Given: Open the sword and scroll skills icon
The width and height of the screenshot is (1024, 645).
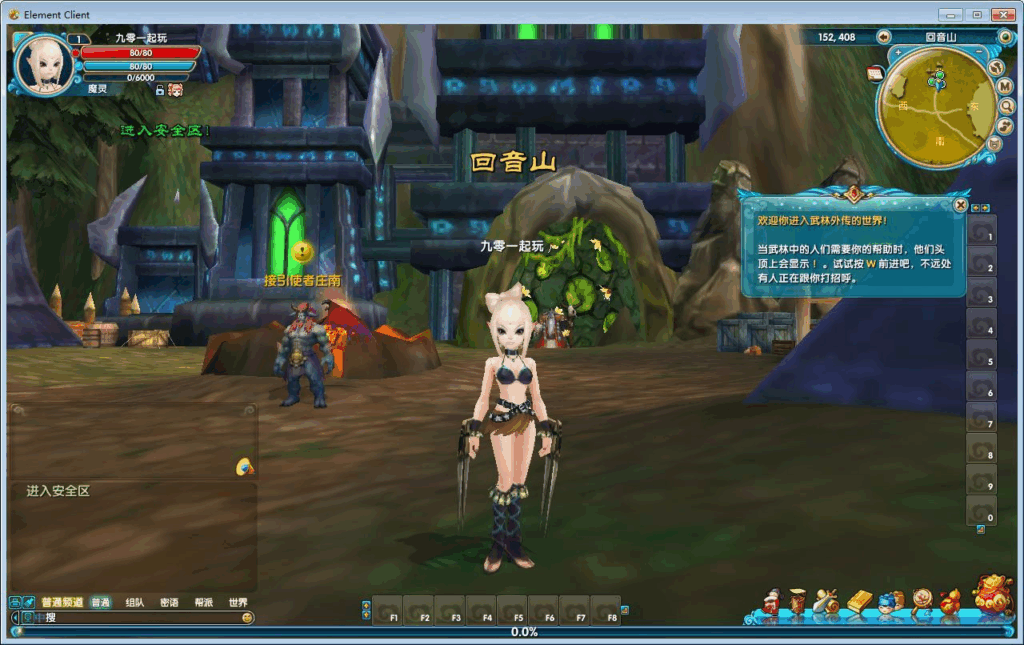Looking at the screenshot, I should pyautogui.click(x=826, y=601).
